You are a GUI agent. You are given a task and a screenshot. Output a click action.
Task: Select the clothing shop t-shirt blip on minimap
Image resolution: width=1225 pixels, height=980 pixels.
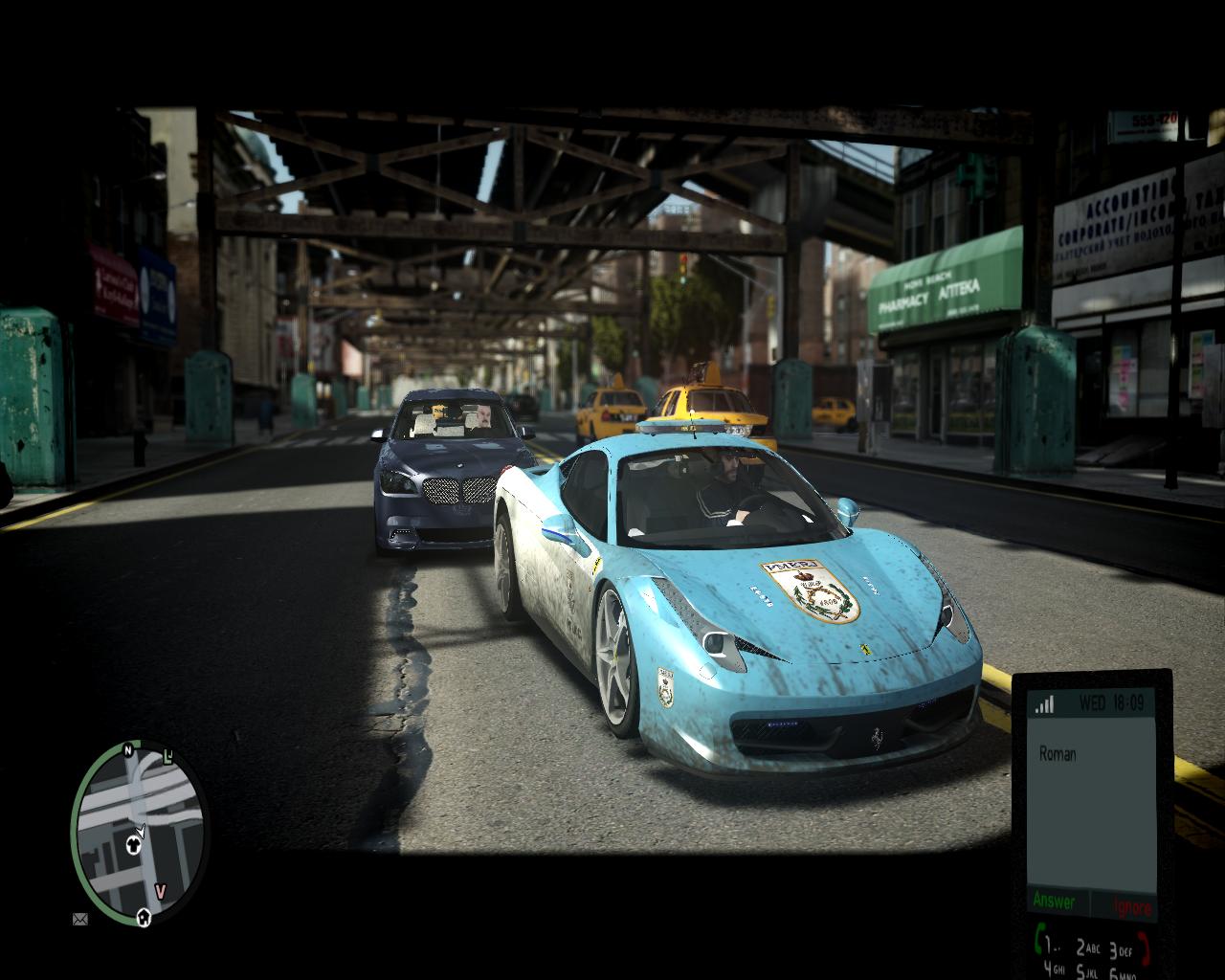pyautogui.click(x=134, y=844)
